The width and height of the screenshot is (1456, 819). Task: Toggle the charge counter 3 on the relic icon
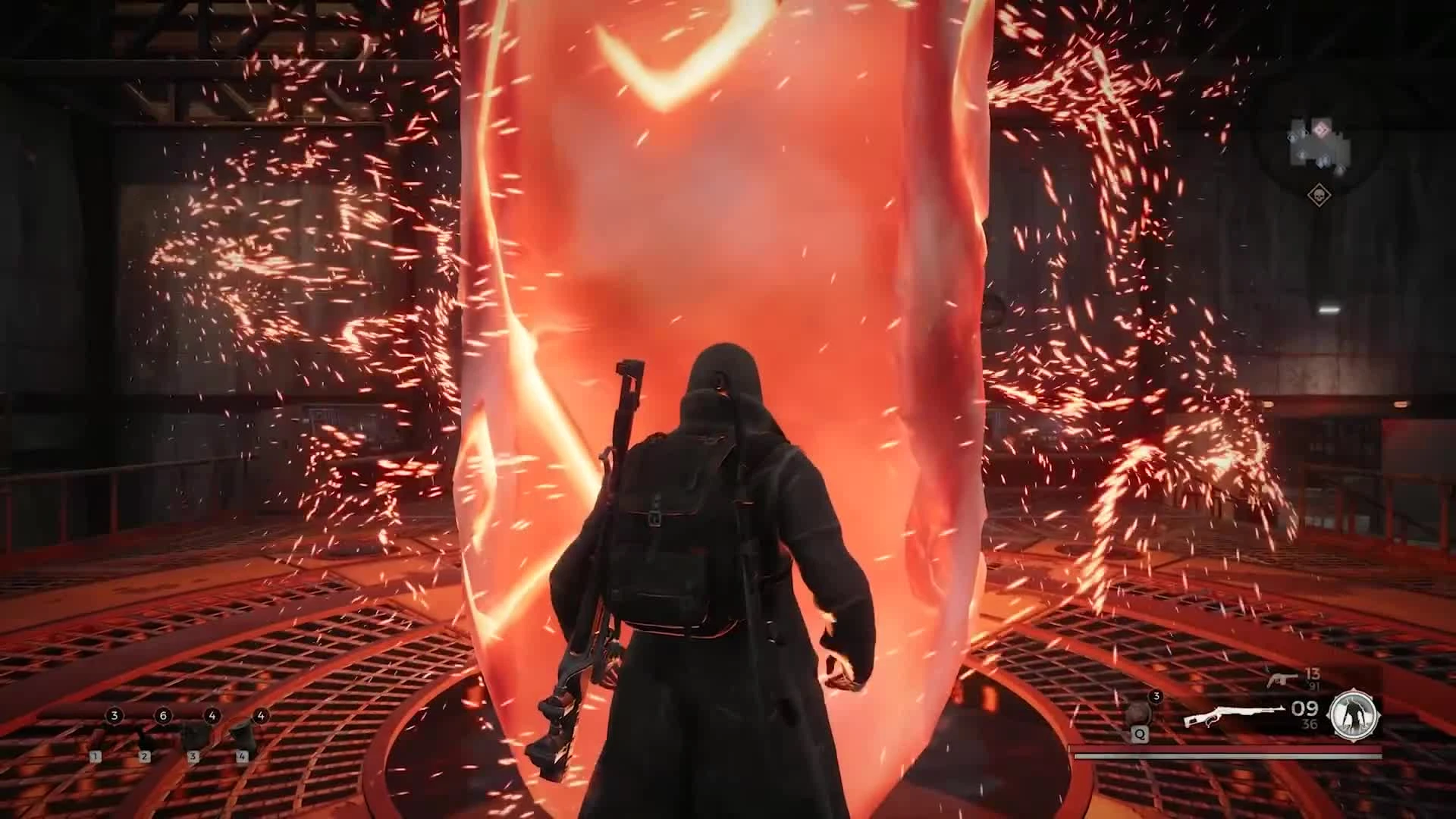pyautogui.click(x=1156, y=696)
